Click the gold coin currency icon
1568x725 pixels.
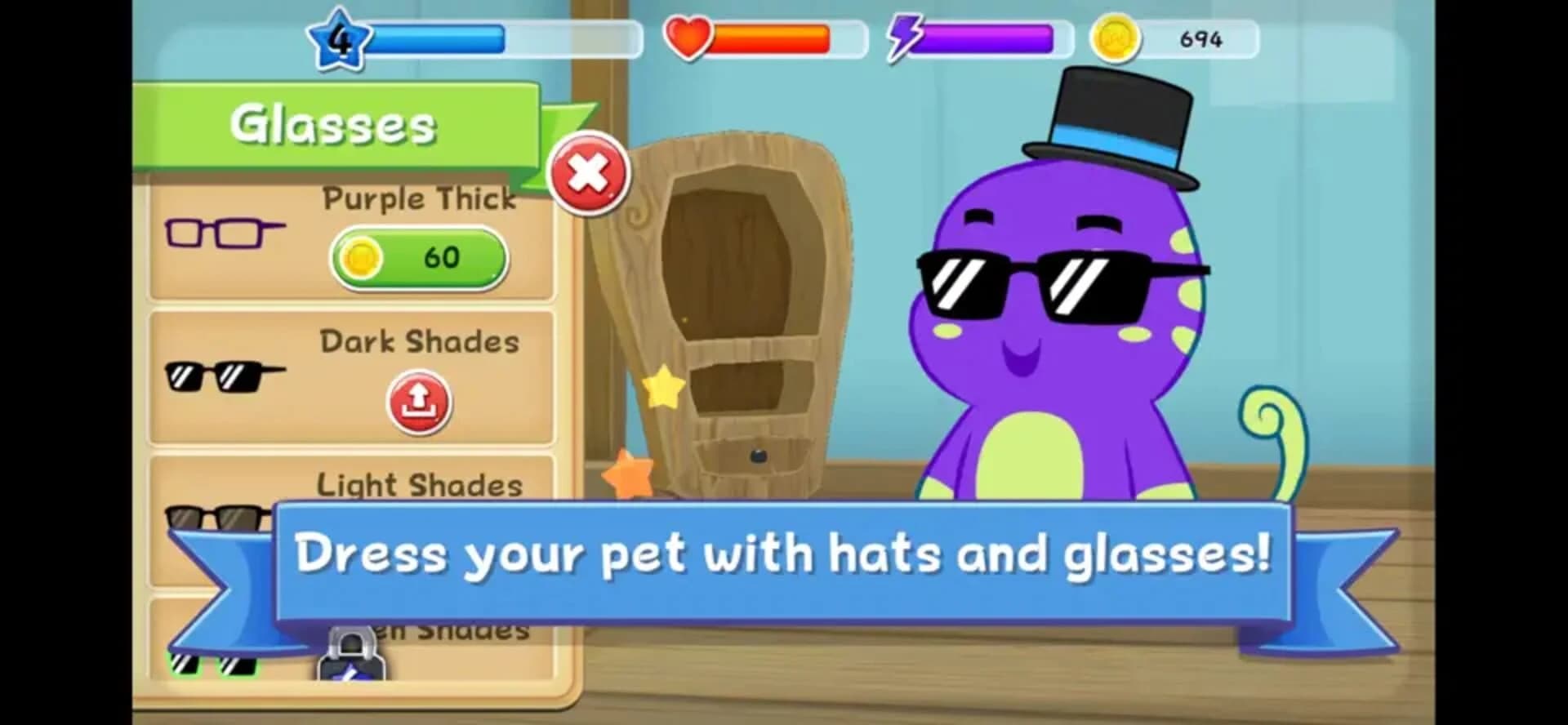1117,36
